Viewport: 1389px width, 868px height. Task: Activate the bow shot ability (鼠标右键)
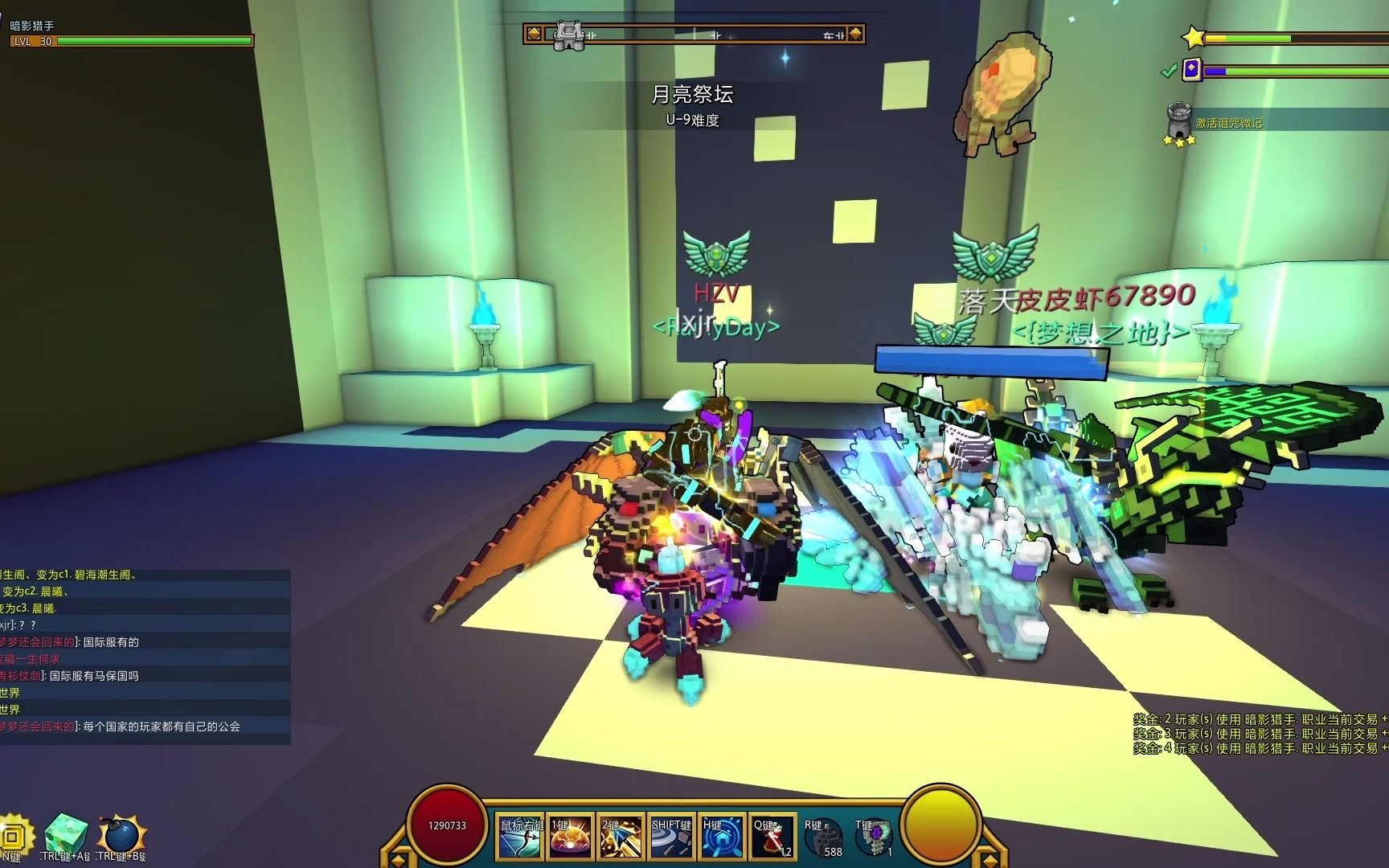521,837
